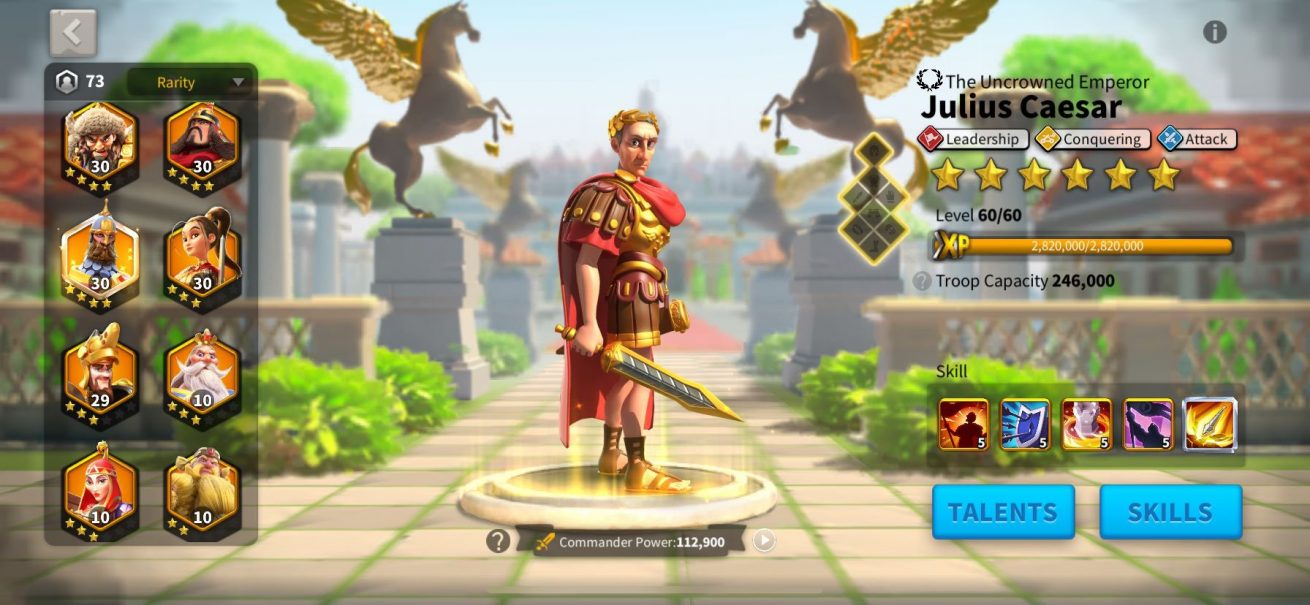View the blue shield skill icon
The width and height of the screenshot is (1310, 605).
point(1025,424)
